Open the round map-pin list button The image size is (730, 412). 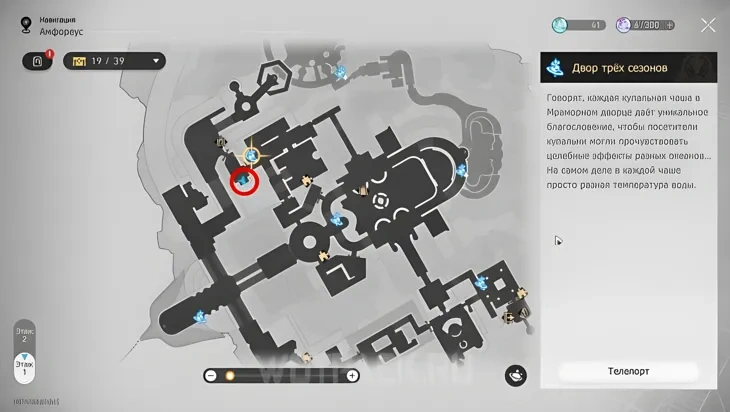(x=516, y=374)
